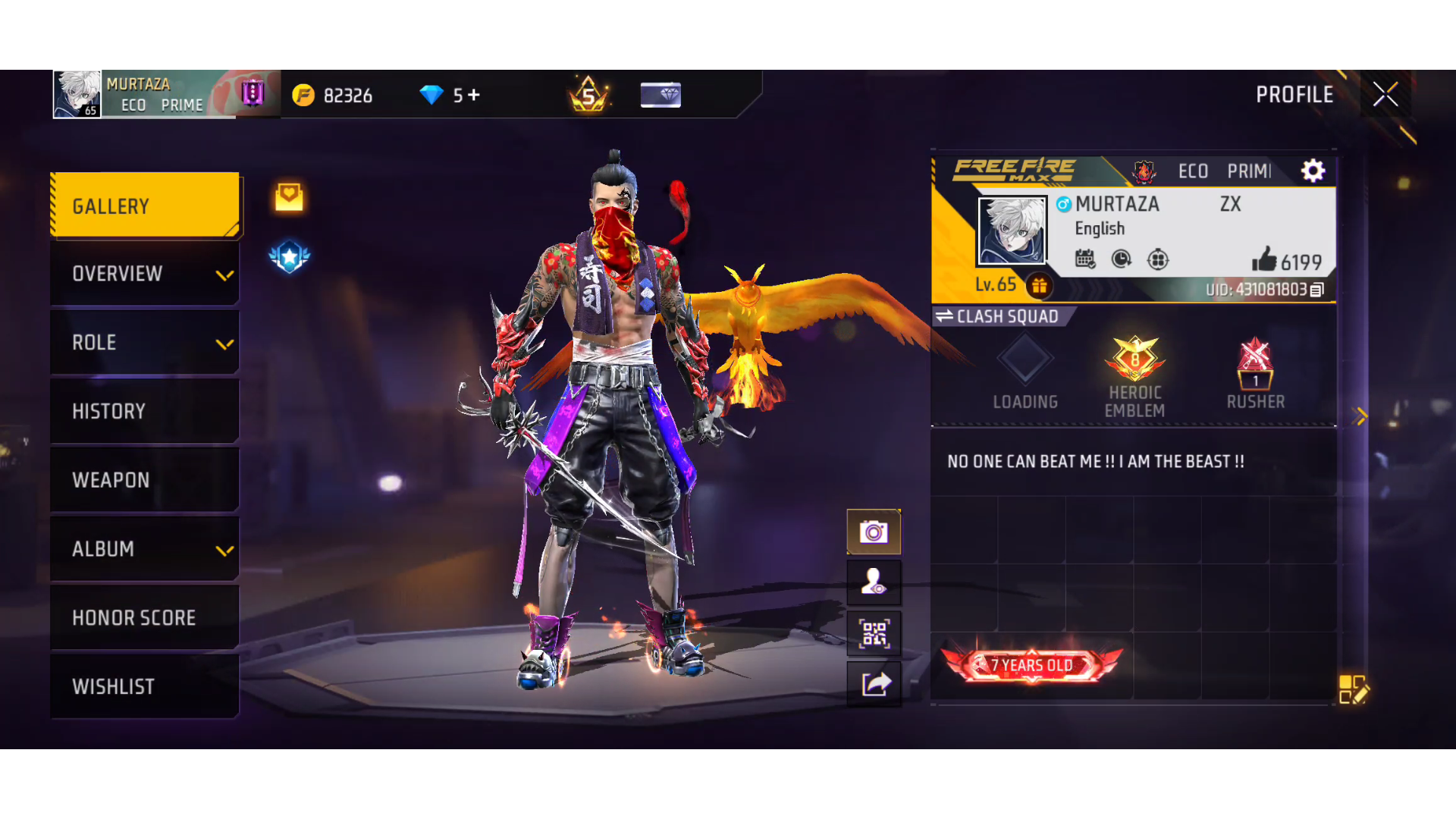Expand the ALBUM section
This screenshot has width=1456, height=819.
click(144, 549)
